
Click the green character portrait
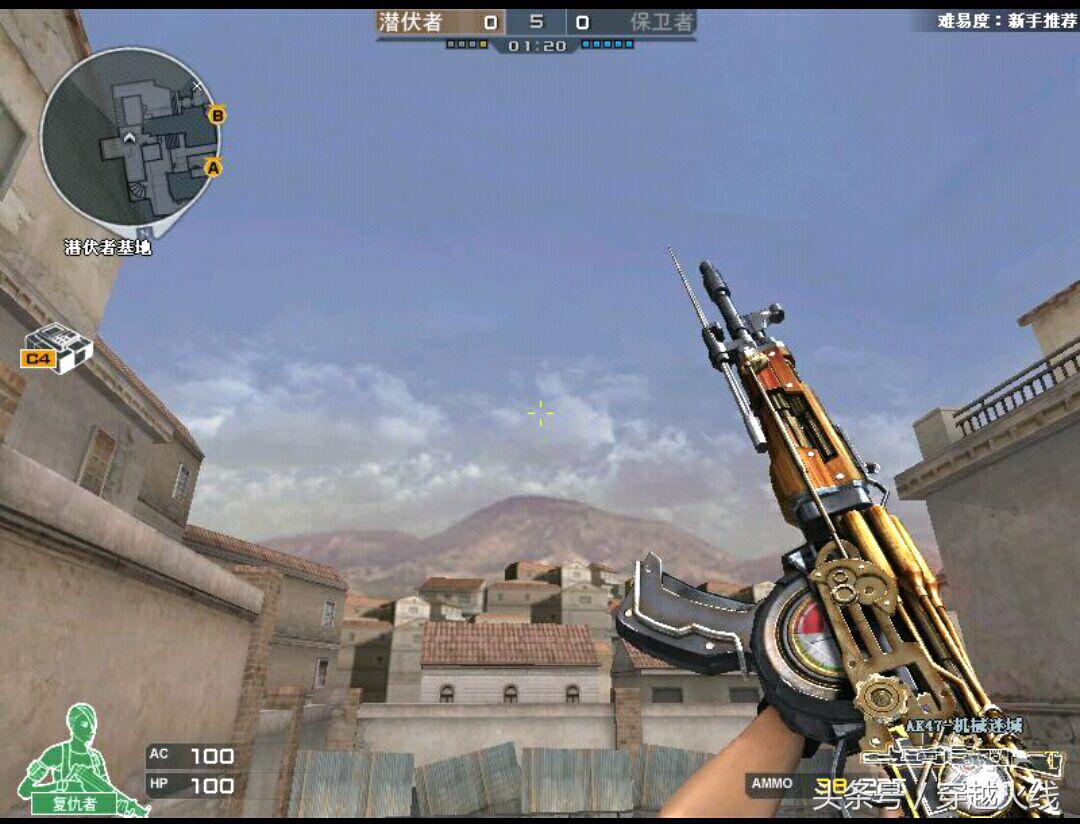click(76, 758)
